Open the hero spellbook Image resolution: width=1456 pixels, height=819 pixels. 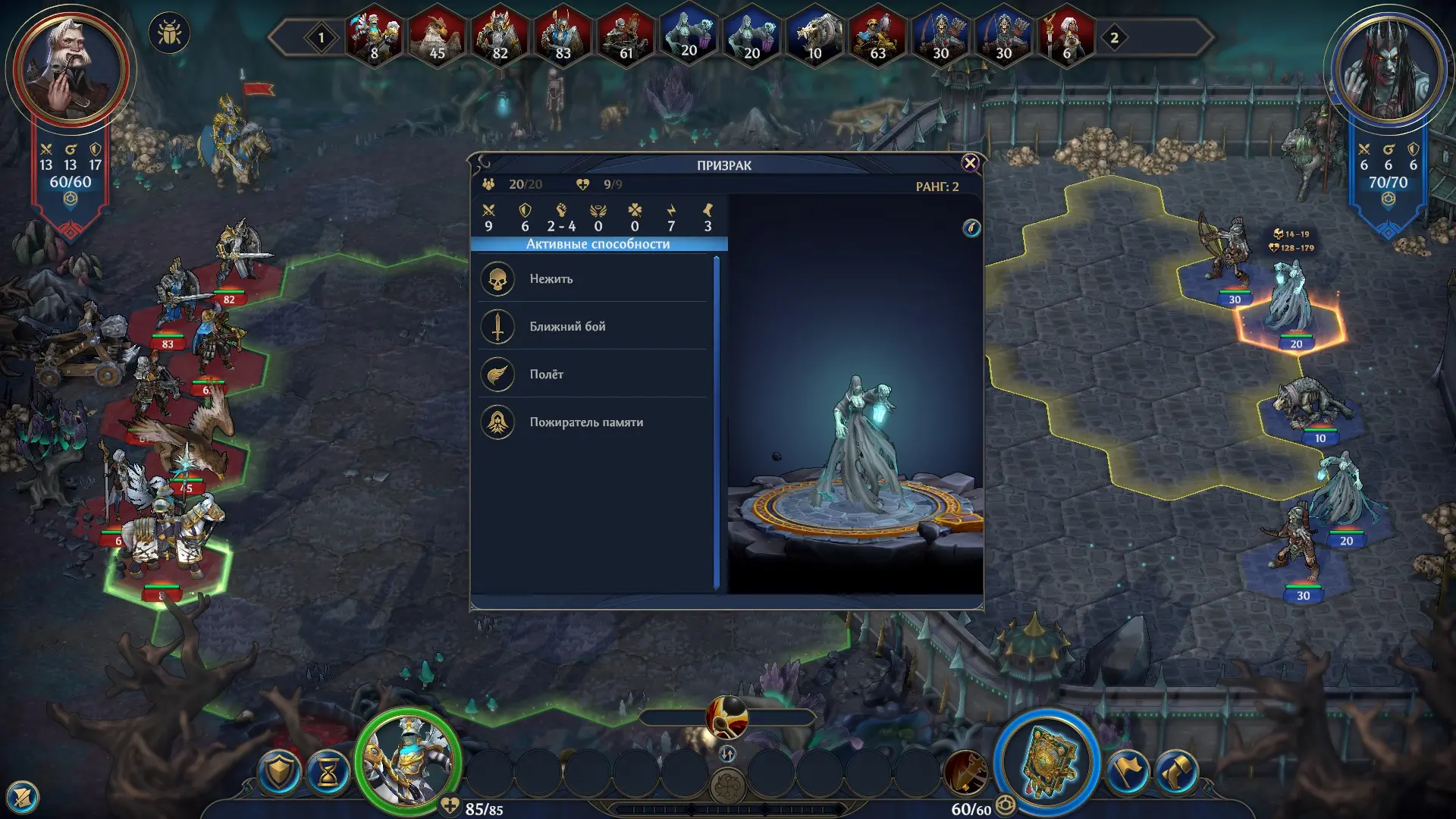point(1047,763)
